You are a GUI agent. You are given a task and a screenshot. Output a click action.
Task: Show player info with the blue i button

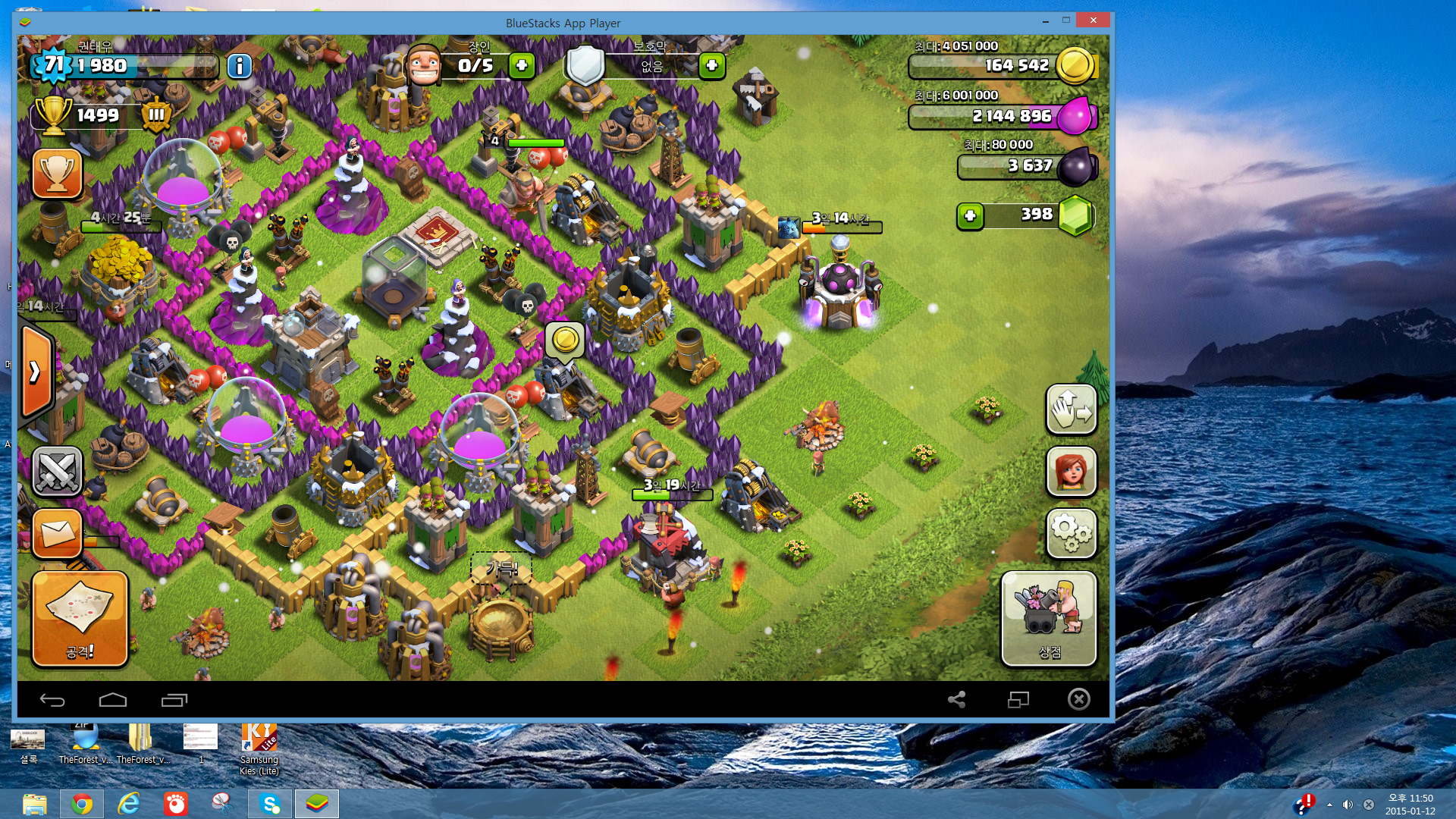click(x=240, y=67)
